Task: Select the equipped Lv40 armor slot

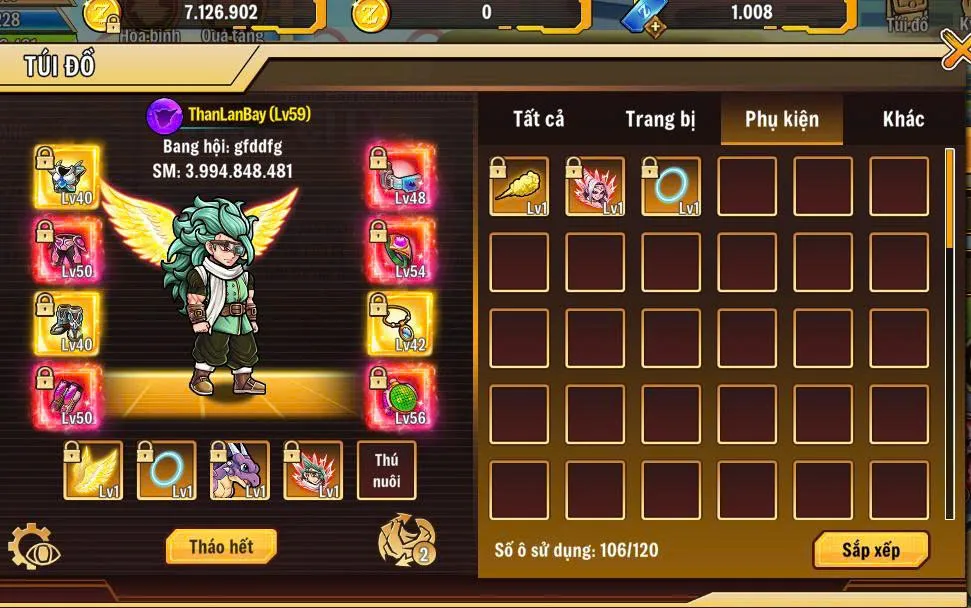Action: 68,177
